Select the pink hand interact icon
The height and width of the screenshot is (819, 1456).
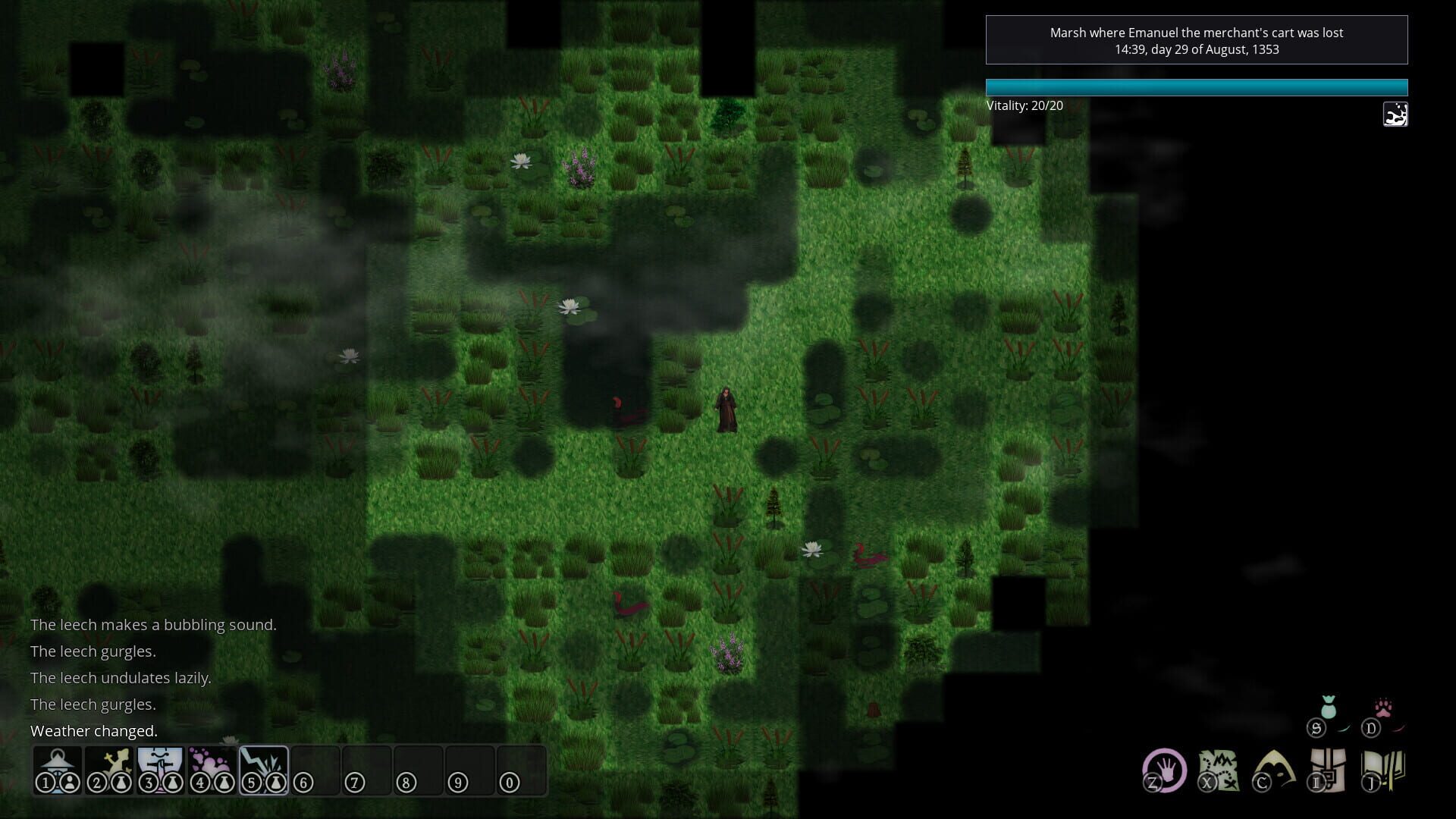click(1168, 772)
